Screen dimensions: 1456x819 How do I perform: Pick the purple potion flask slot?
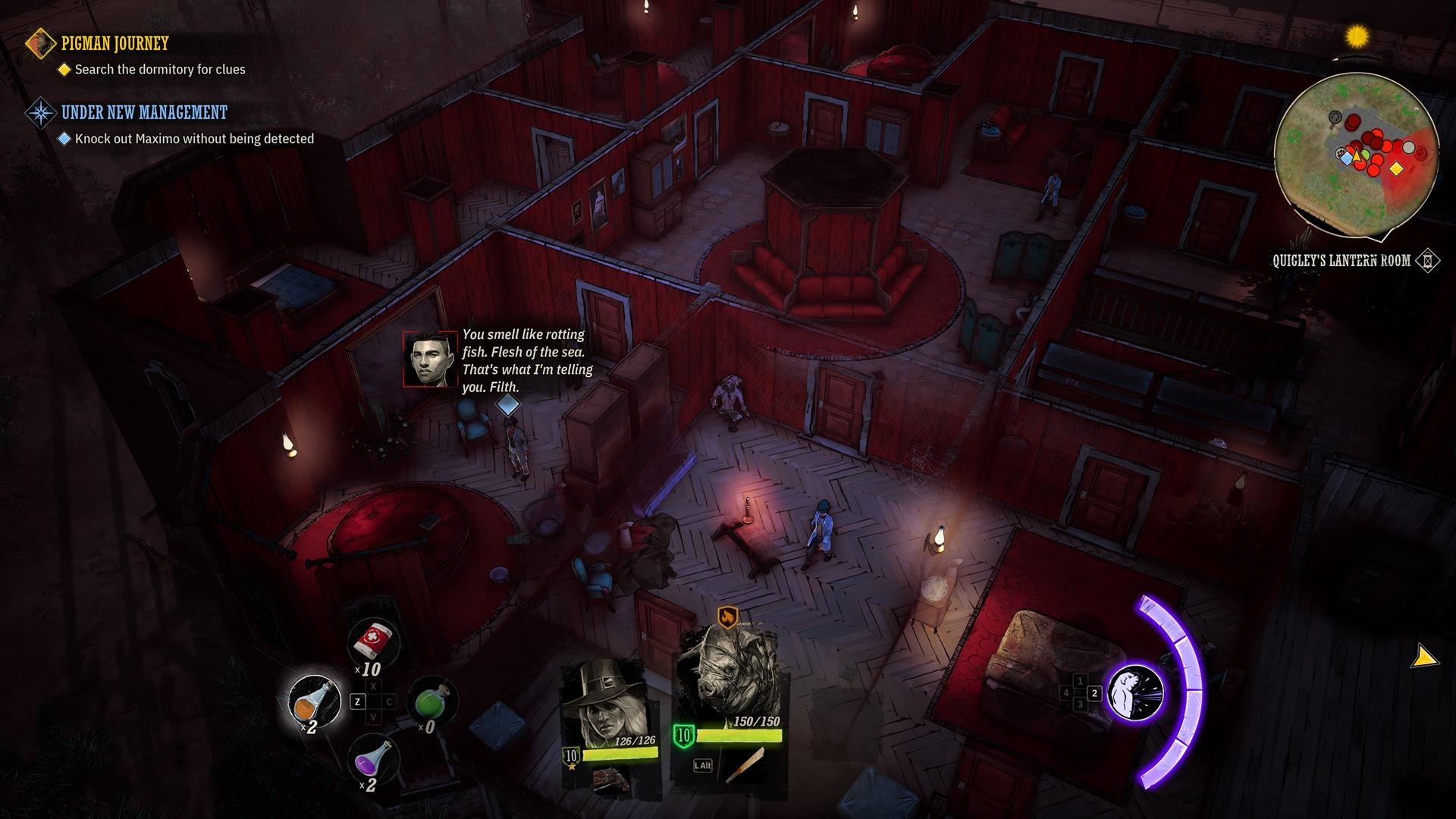point(374,758)
